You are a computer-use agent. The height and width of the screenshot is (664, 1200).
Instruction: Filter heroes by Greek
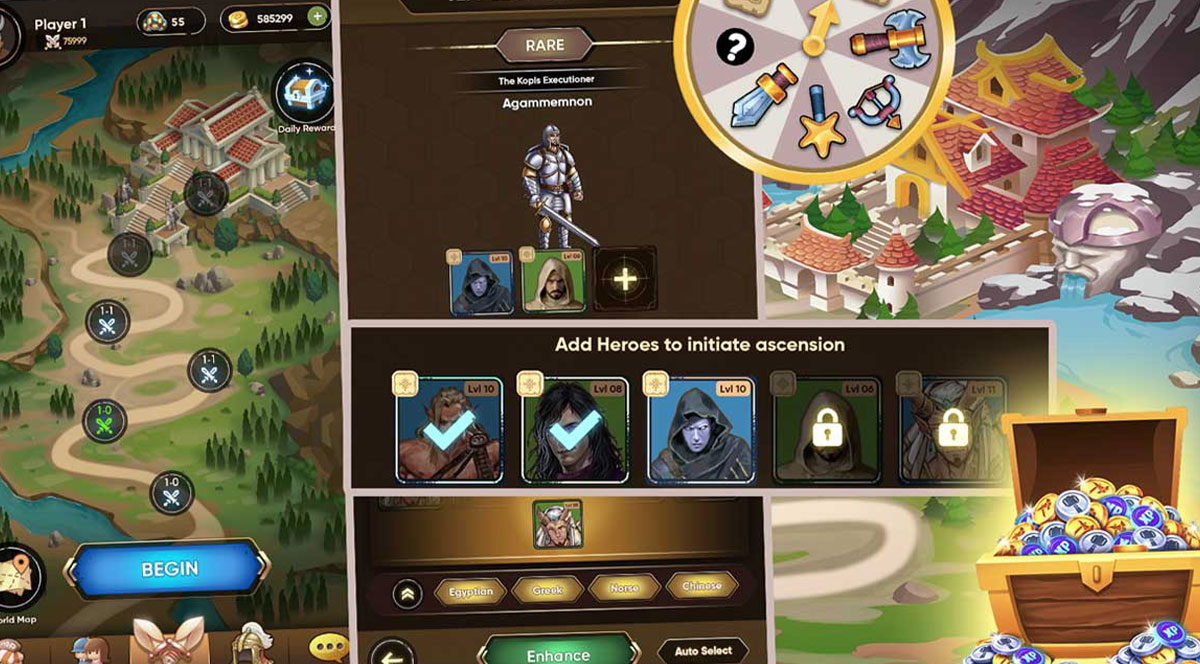(547, 591)
